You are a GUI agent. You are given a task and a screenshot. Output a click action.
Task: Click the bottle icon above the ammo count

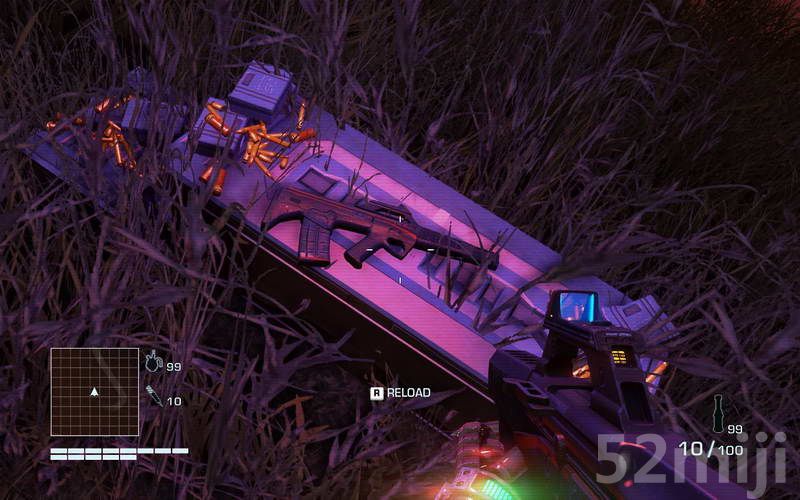(718, 412)
